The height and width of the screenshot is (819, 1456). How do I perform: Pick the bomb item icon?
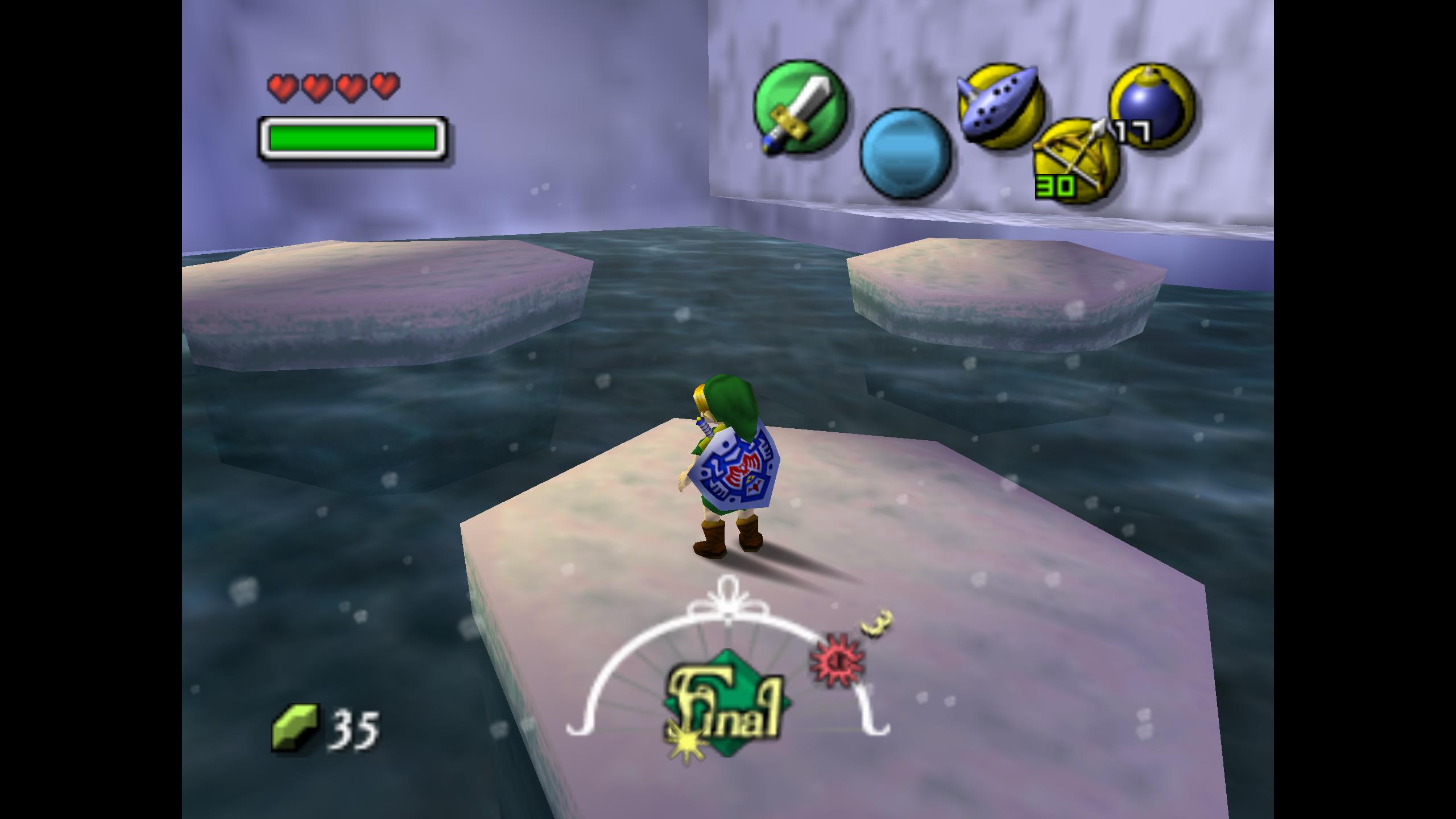[1152, 106]
